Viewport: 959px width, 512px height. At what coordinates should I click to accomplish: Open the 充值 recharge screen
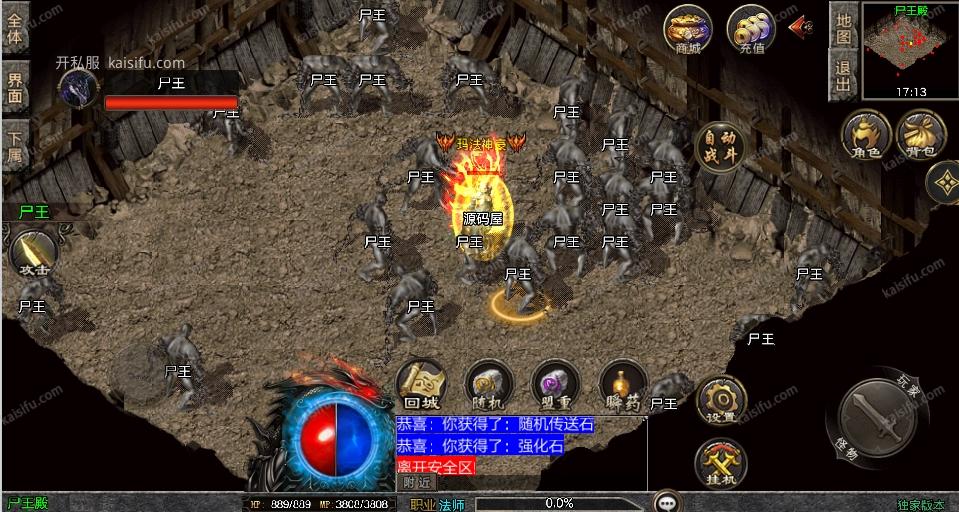click(x=750, y=31)
